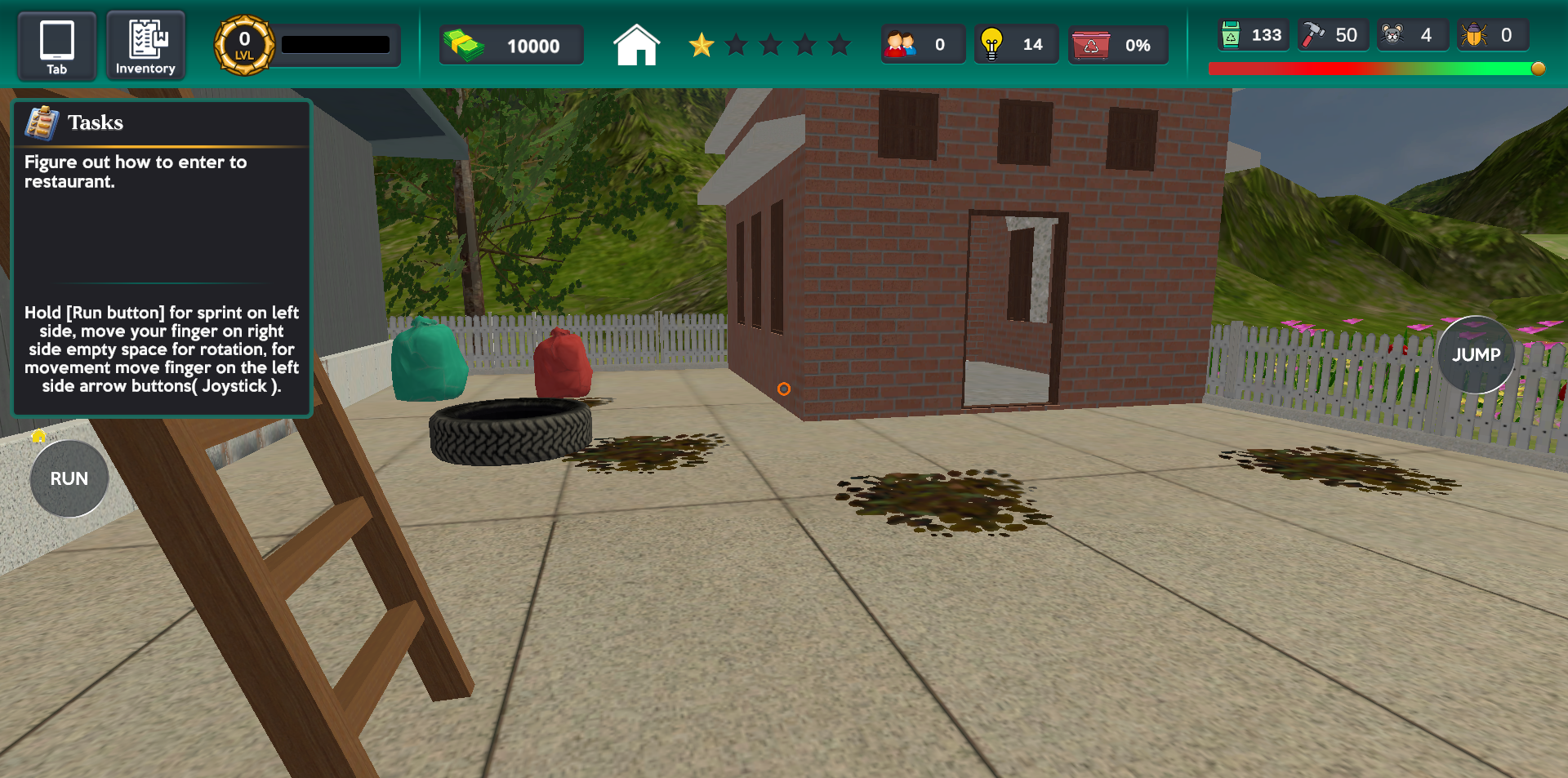Select the light bulb ideas icon
Screen dimensions: 1568x778
click(x=994, y=44)
